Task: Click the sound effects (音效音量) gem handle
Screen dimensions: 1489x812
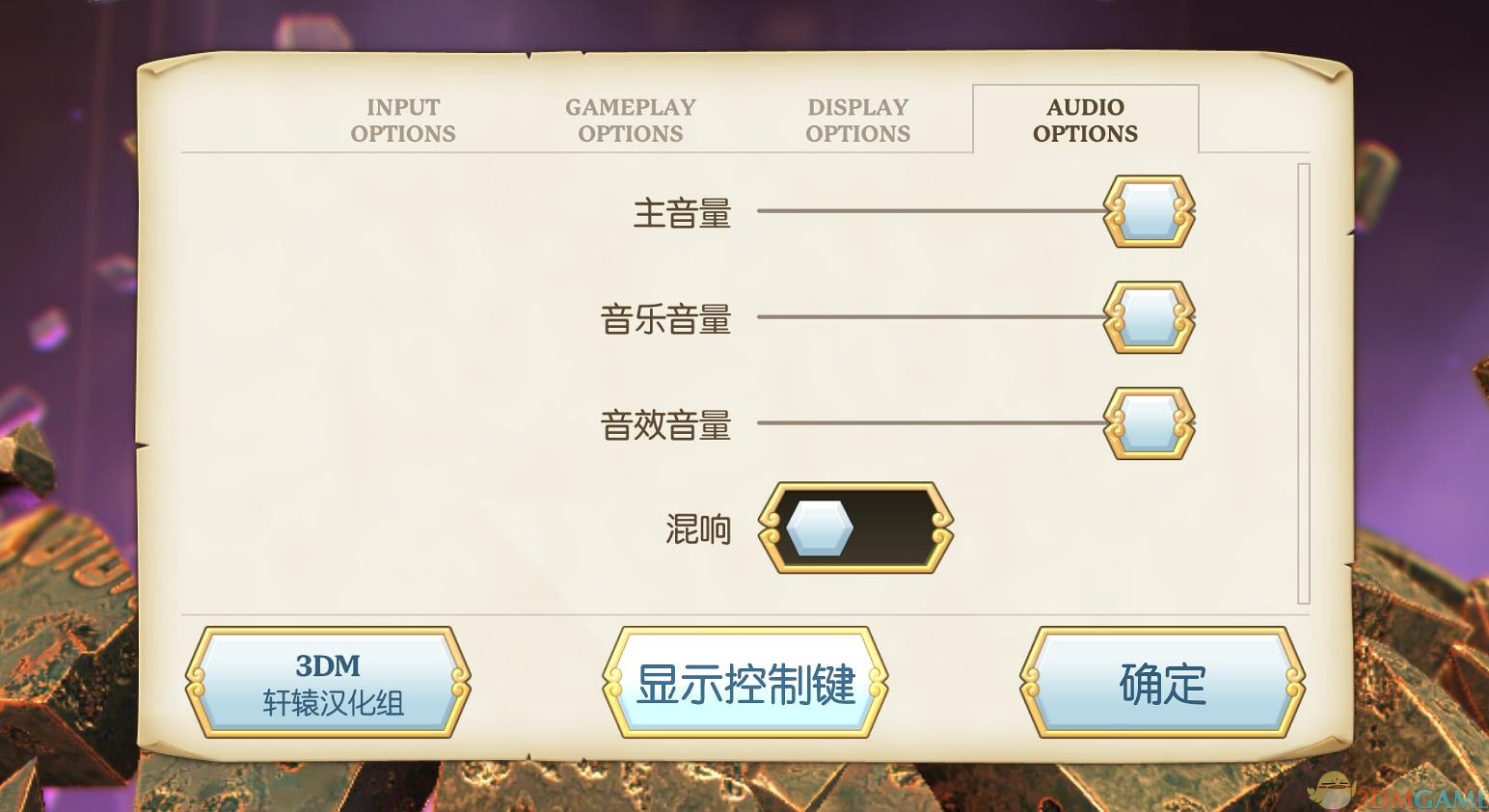Action: point(1147,424)
